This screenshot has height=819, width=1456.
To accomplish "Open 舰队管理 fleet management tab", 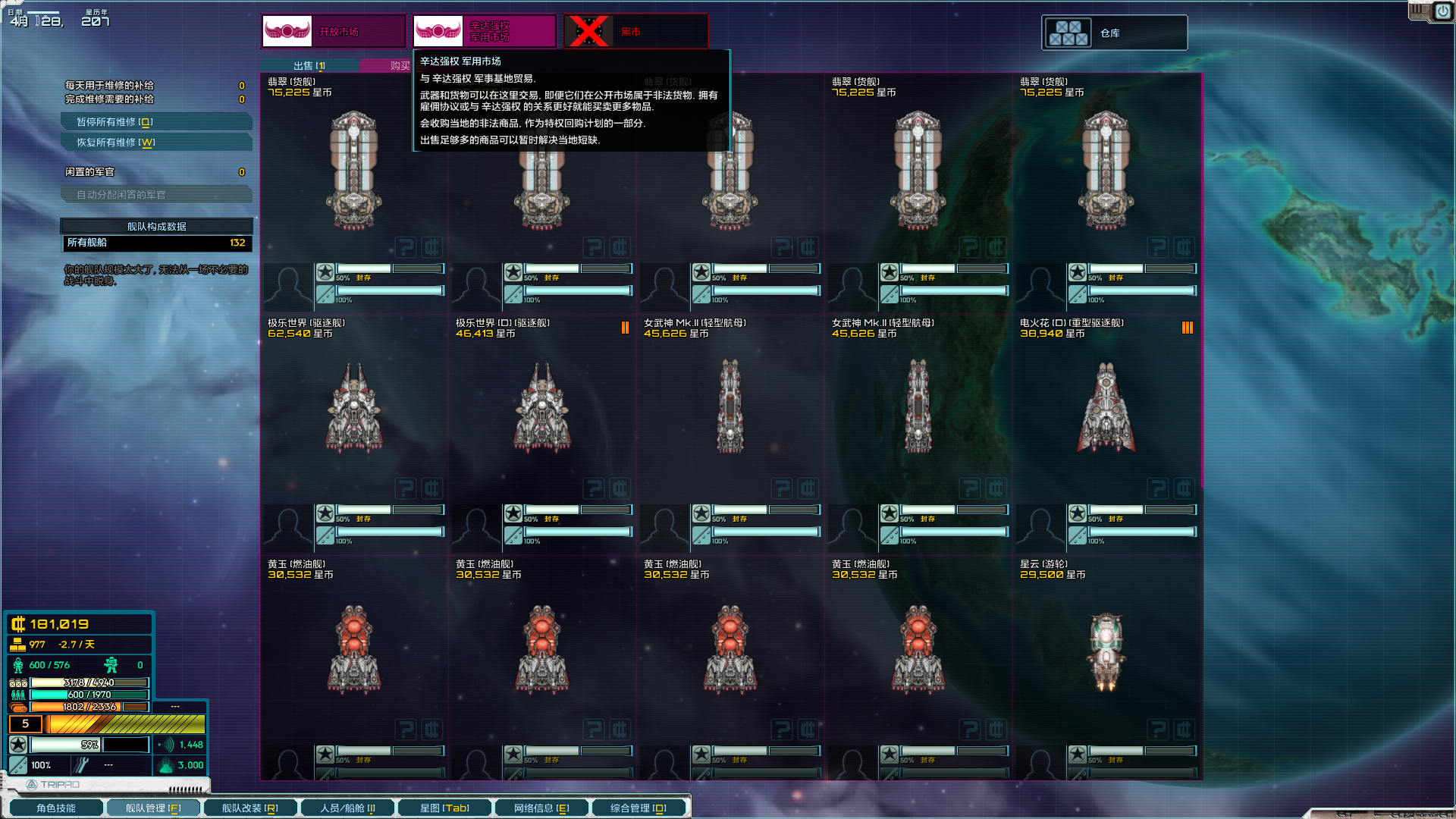I will [x=153, y=808].
